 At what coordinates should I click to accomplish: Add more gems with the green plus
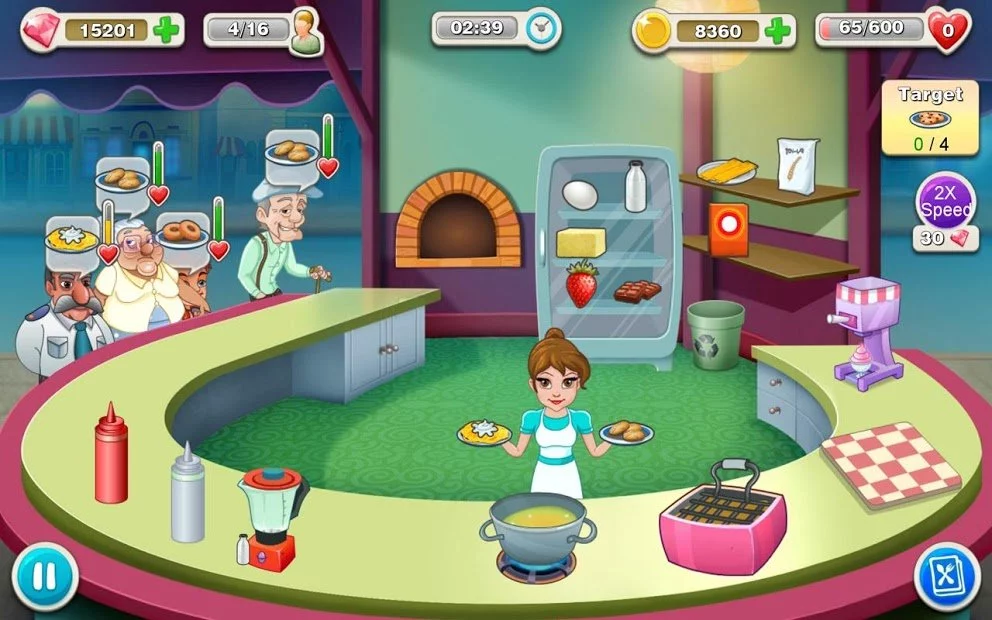168,29
